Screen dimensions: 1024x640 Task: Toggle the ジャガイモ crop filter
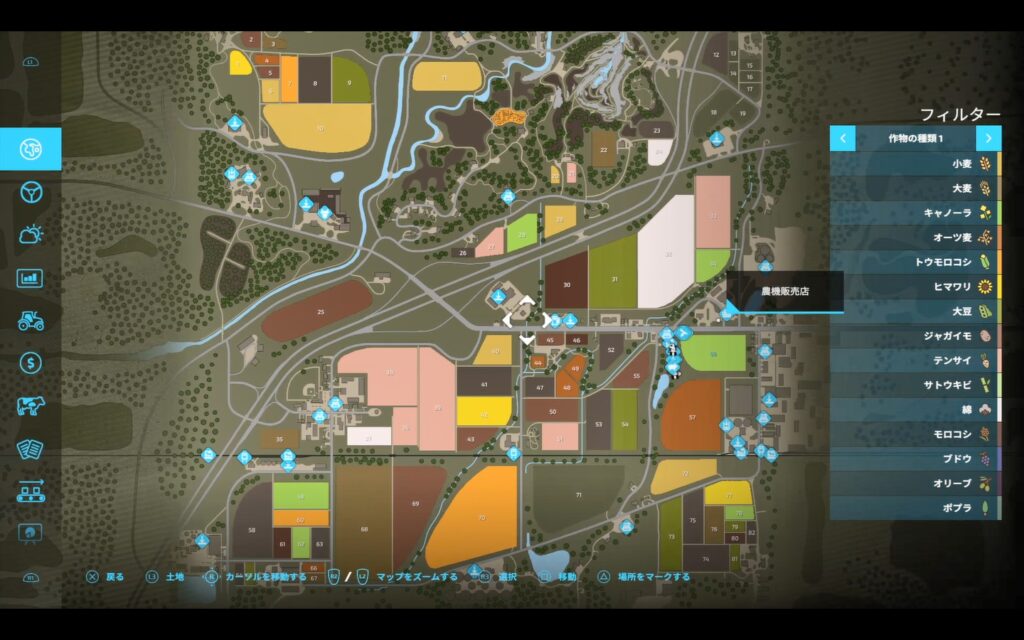915,336
